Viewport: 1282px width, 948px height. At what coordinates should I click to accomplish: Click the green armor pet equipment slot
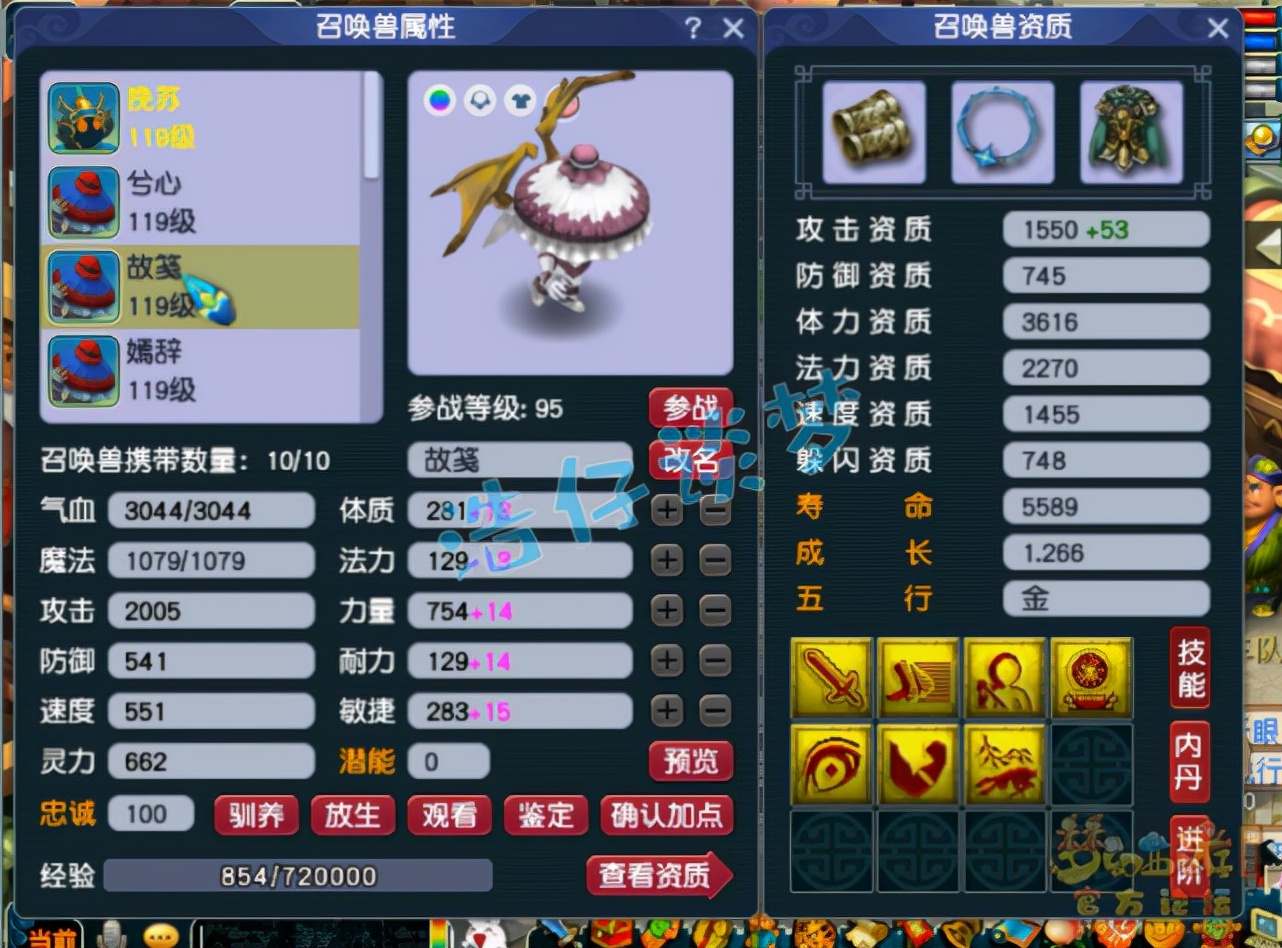(x=1131, y=131)
